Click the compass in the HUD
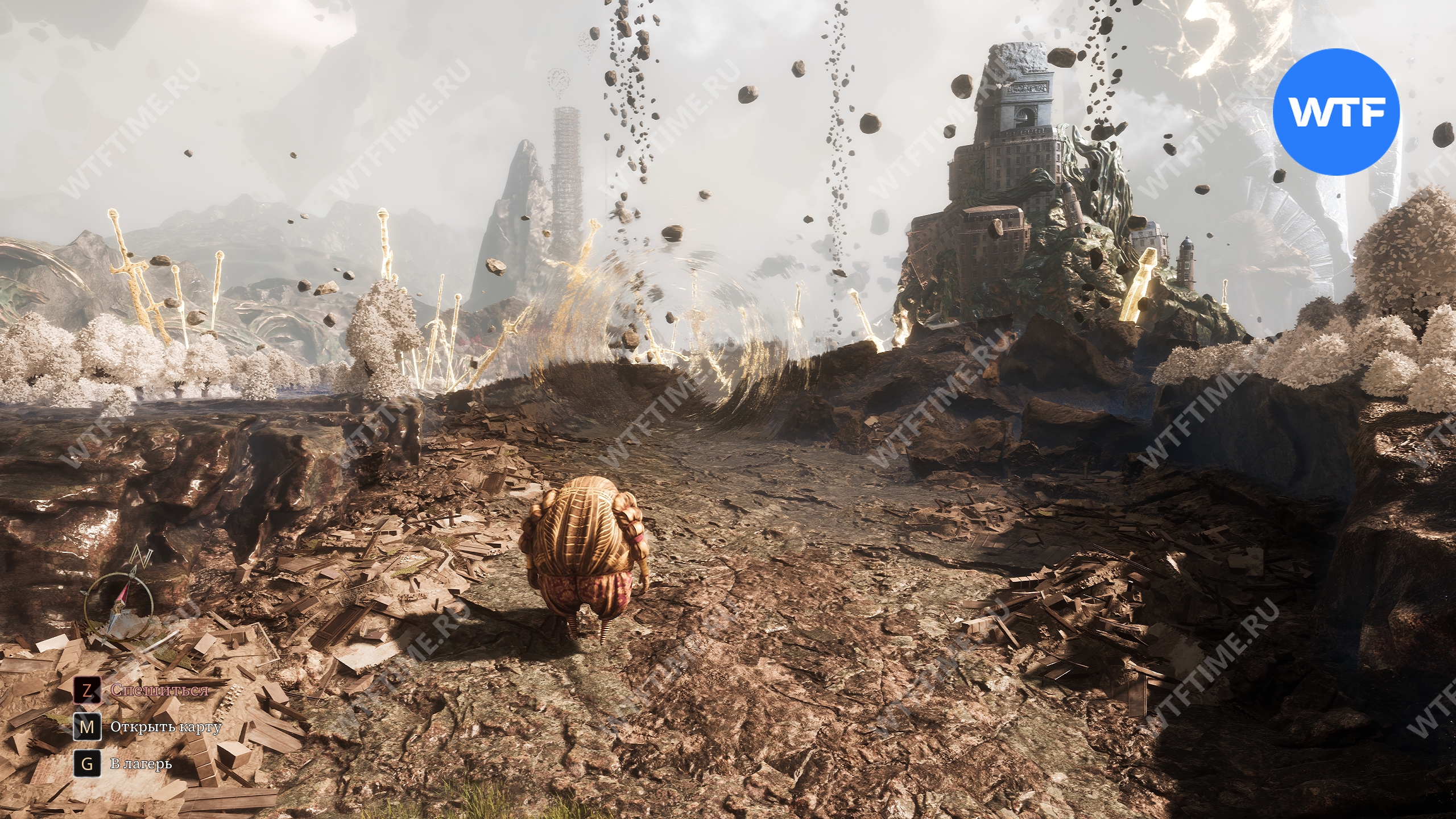 (x=119, y=607)
